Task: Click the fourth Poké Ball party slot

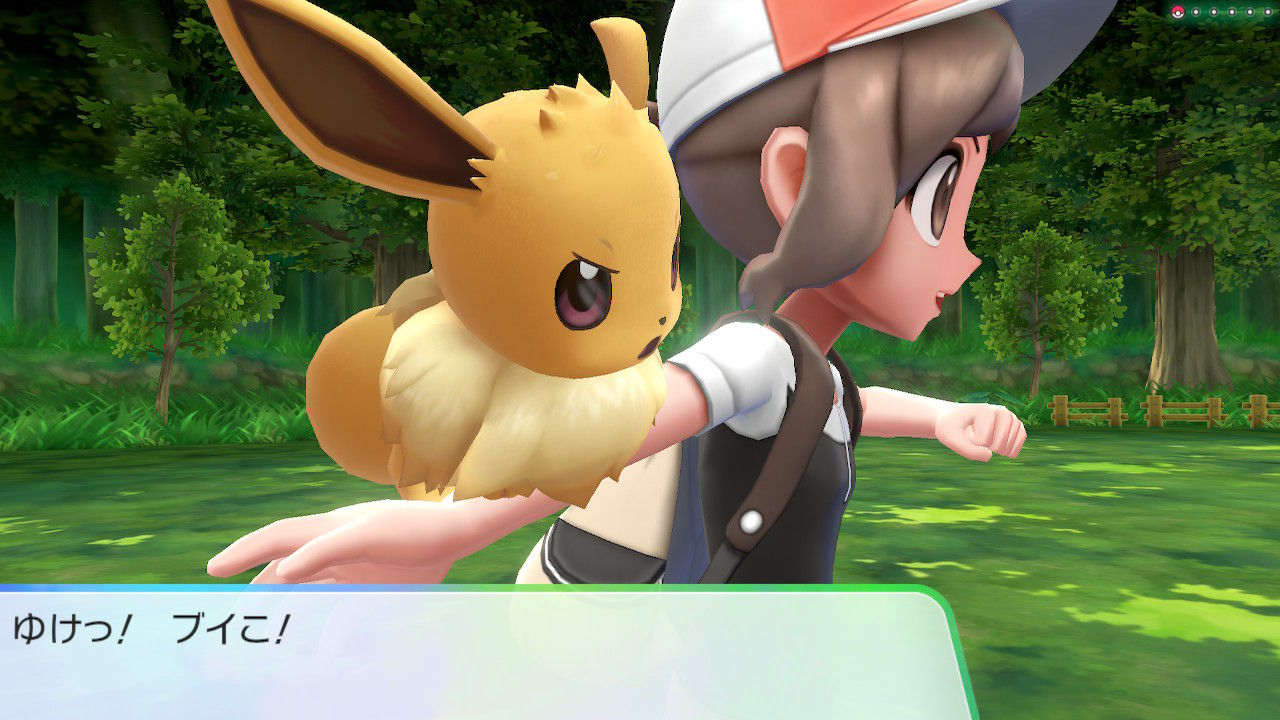Action: (x=1232, y=12)
